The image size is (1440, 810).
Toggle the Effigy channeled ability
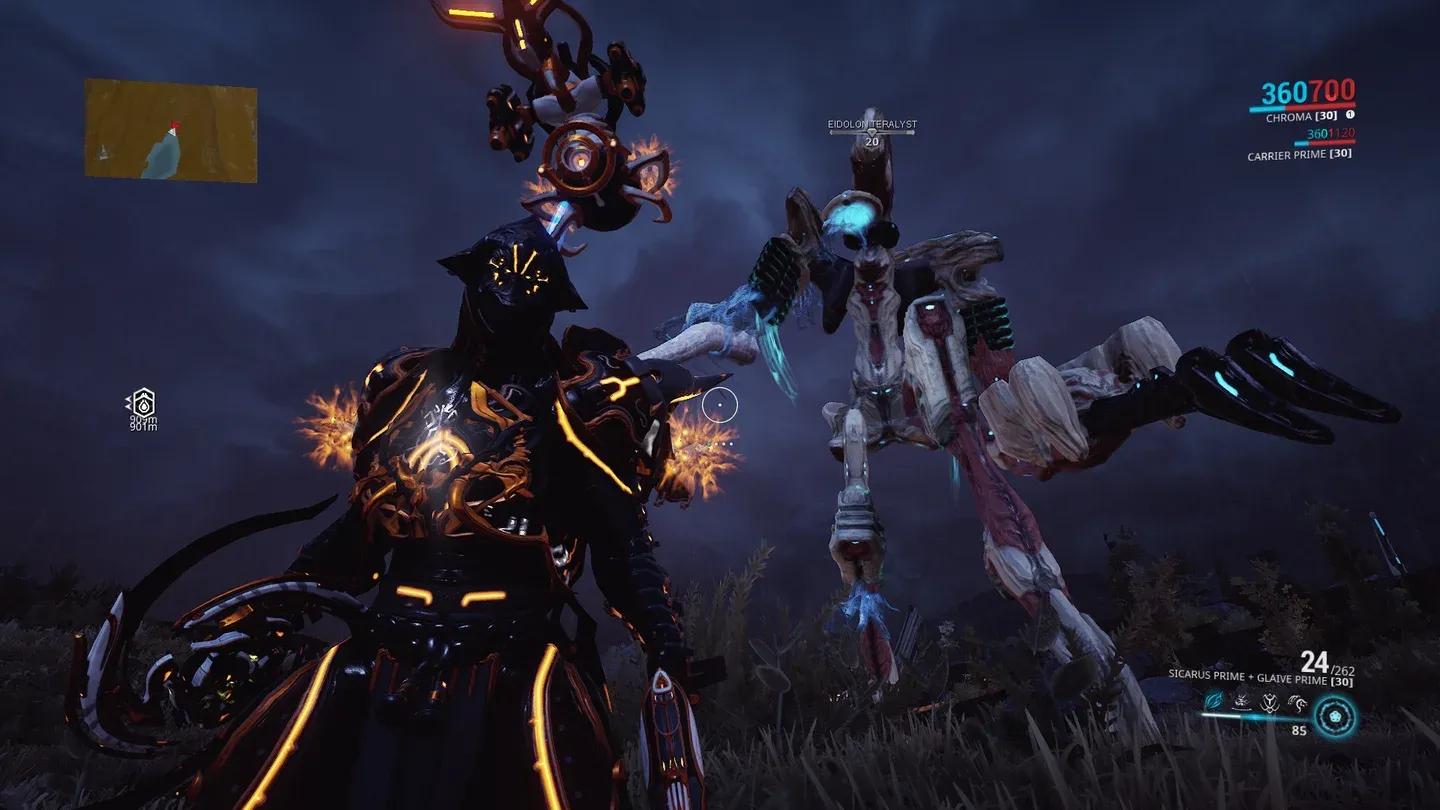tap(1297, 702)
